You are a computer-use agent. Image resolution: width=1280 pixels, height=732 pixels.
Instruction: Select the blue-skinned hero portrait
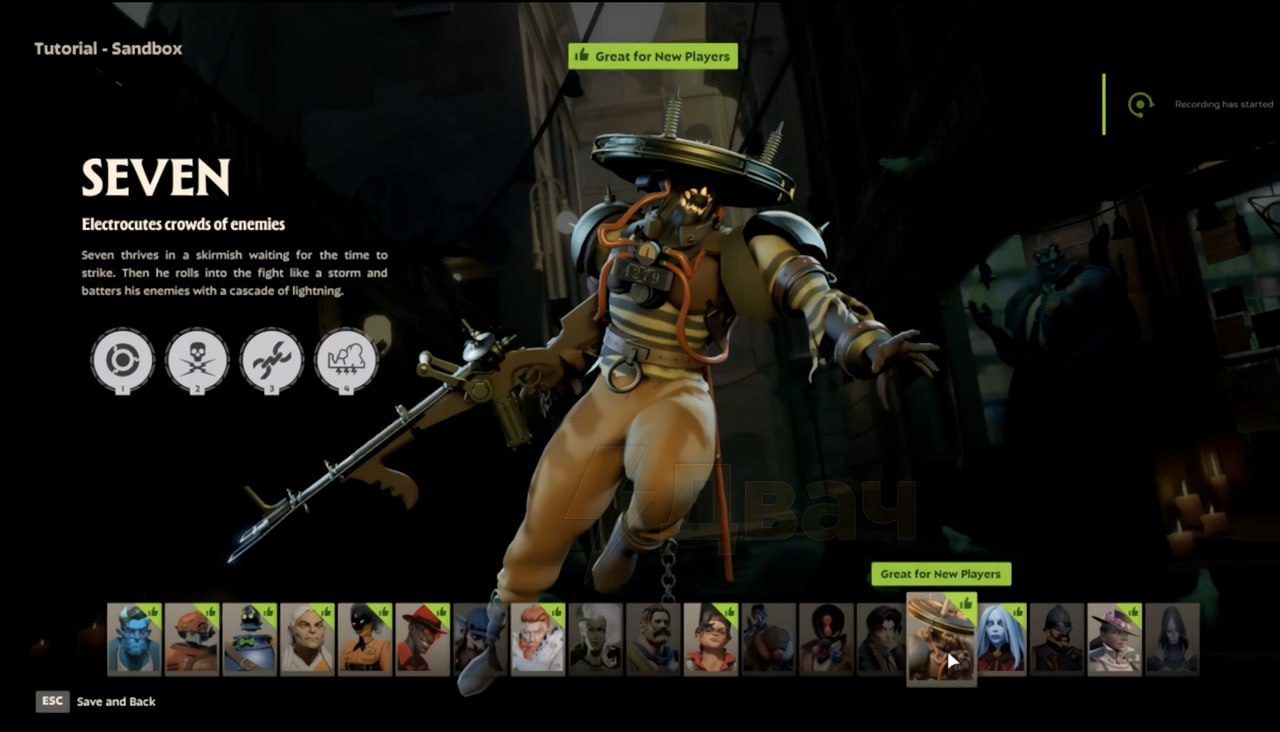coord(134,638)
